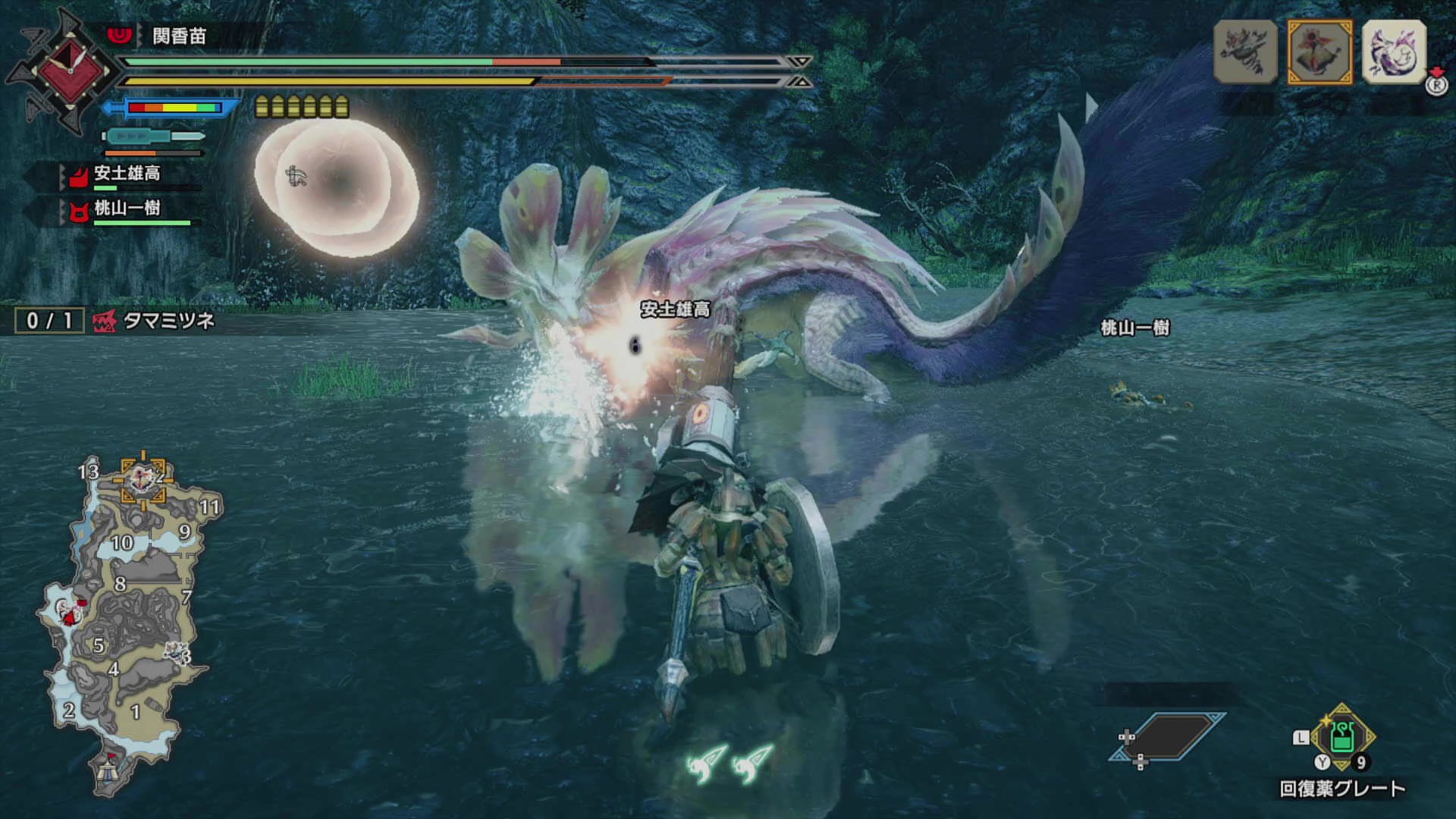
Task: Open the area minimap
Action: [x=125, y=622]
